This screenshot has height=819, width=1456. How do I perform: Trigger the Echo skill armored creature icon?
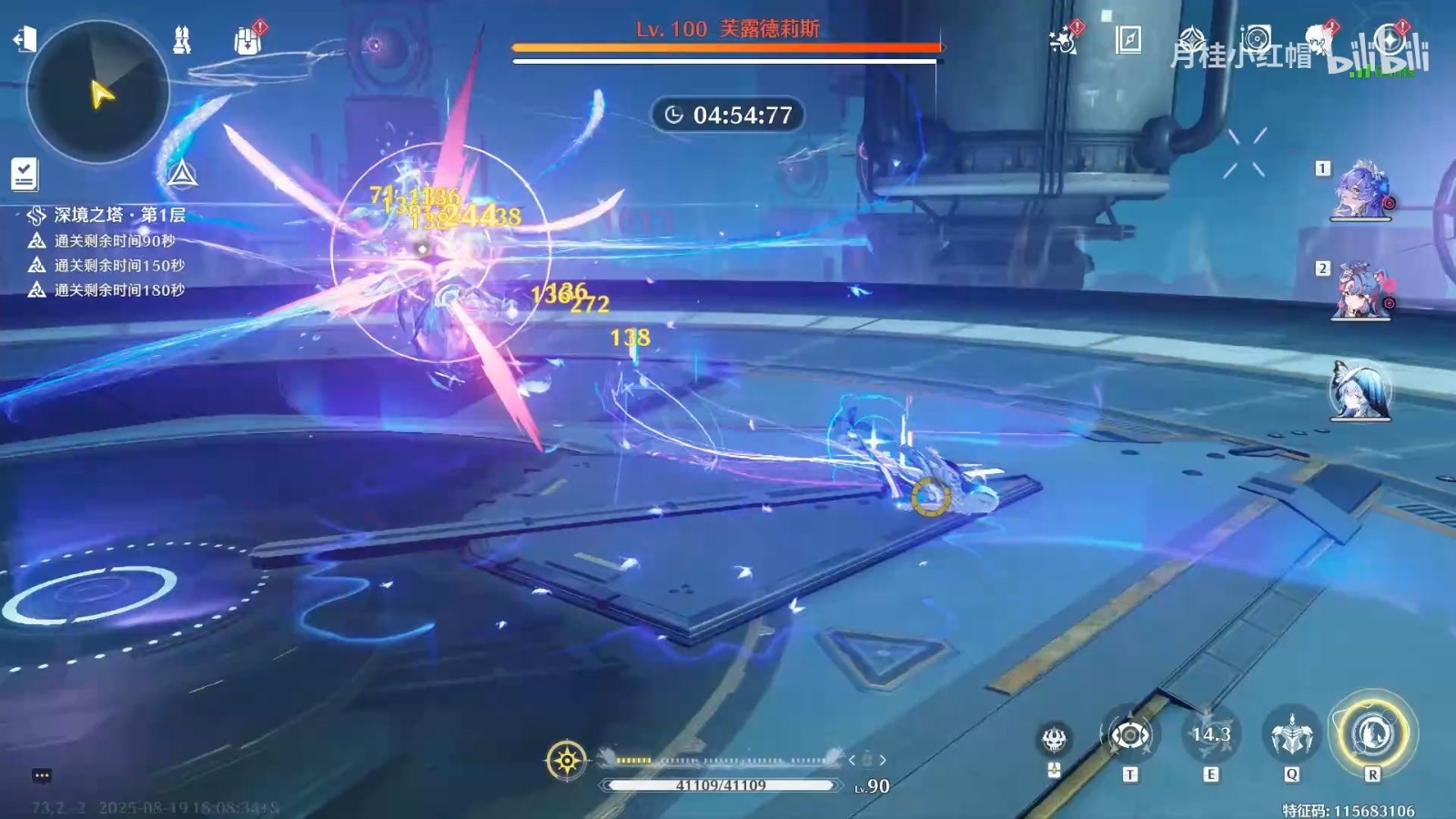tap(1291, 735)
